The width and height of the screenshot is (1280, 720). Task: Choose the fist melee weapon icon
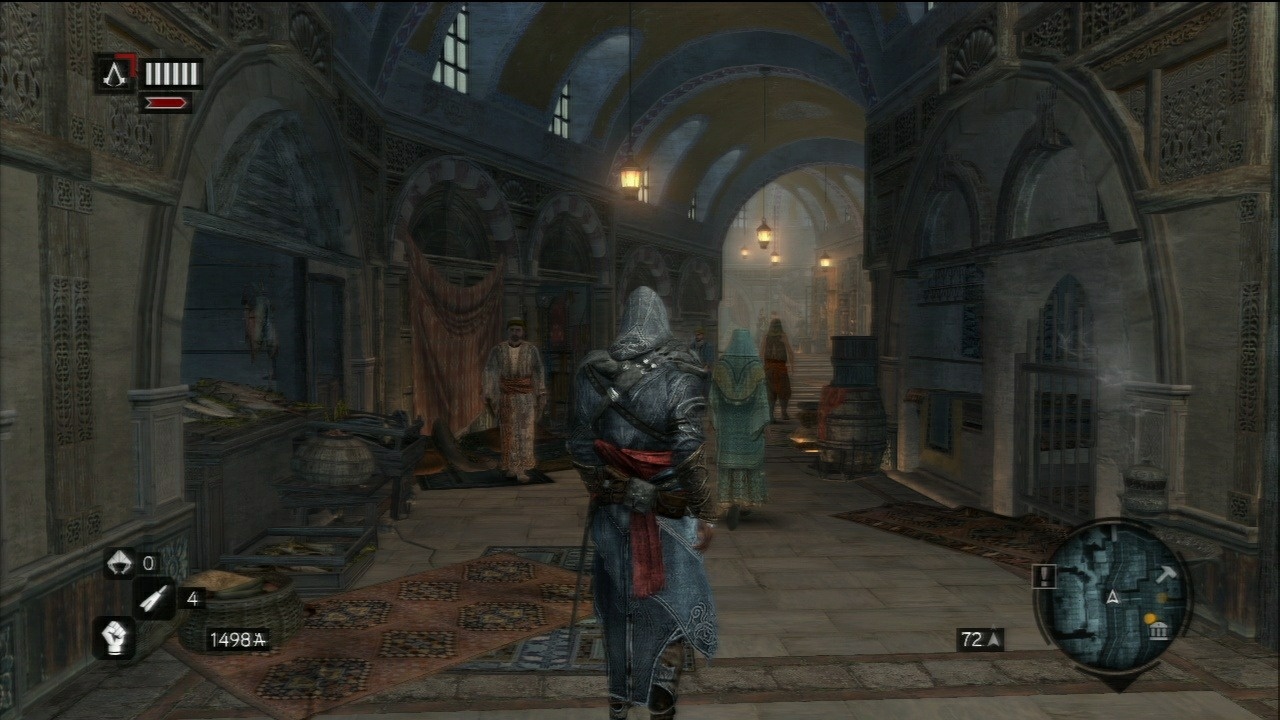point(115,638)
